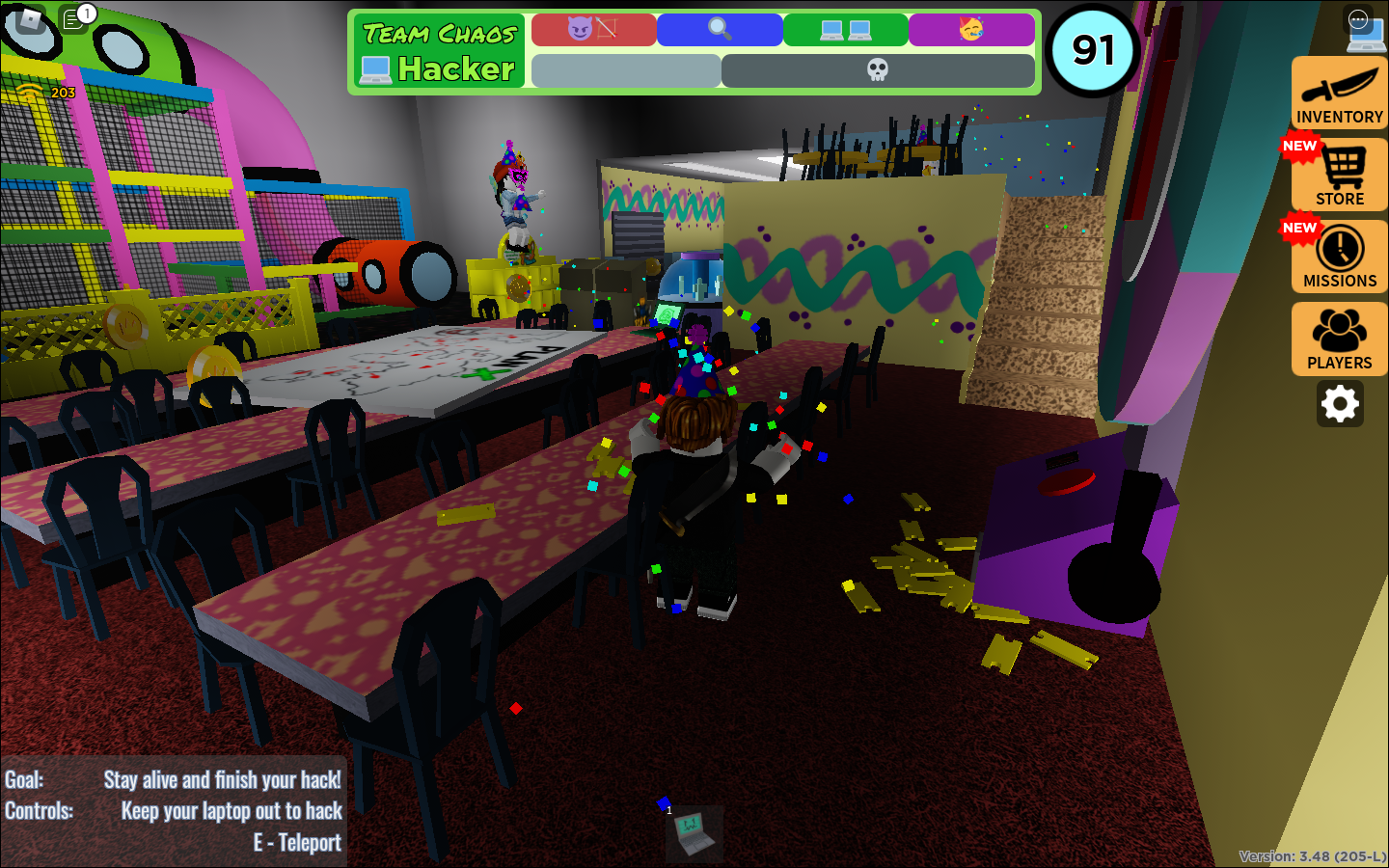The width and height of the screenshot is (1389, 868).
Task: Open the Players list icon
Action: click(1339, 338)
